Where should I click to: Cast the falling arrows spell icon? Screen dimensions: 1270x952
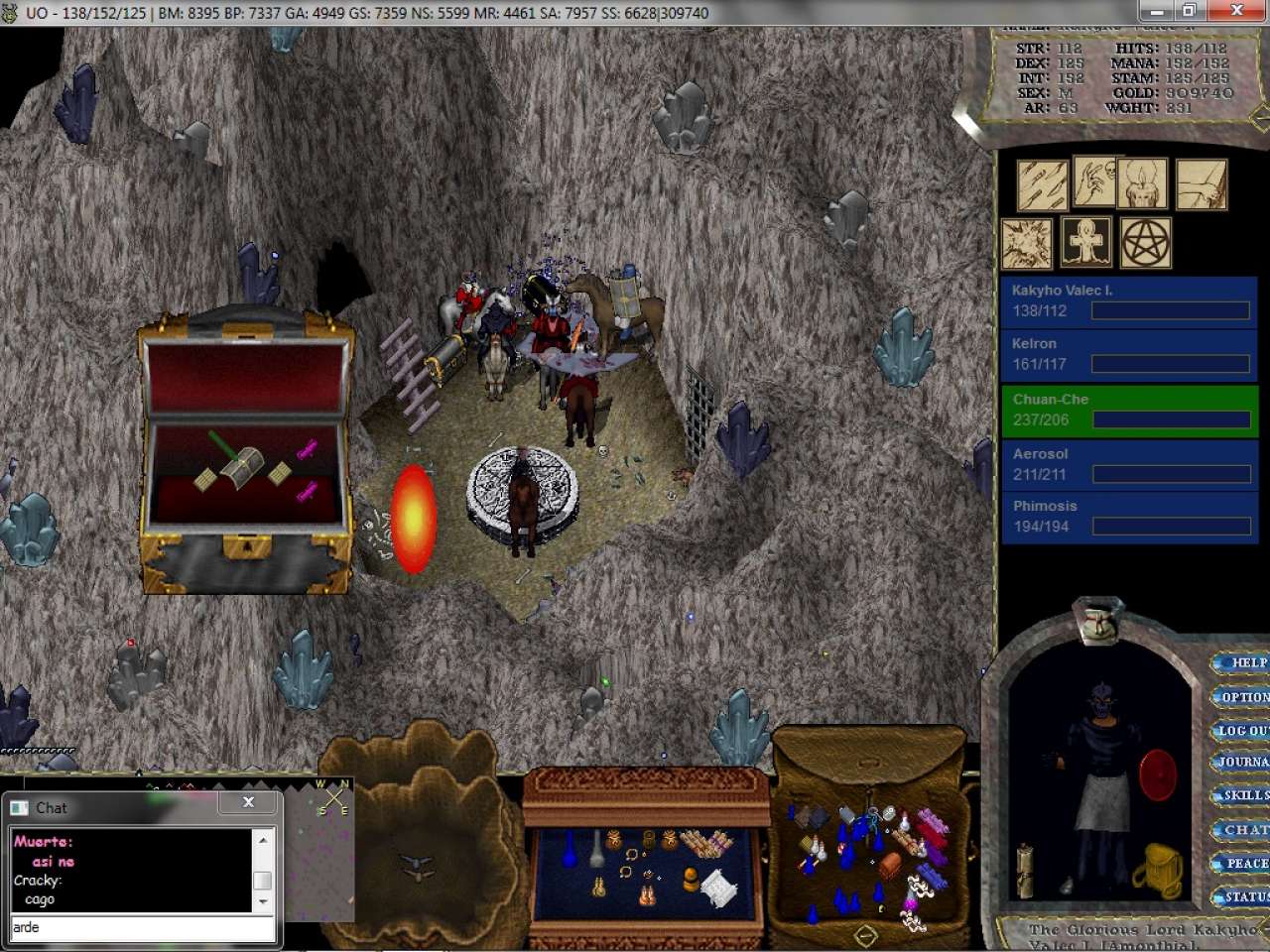click(1042, 185)
